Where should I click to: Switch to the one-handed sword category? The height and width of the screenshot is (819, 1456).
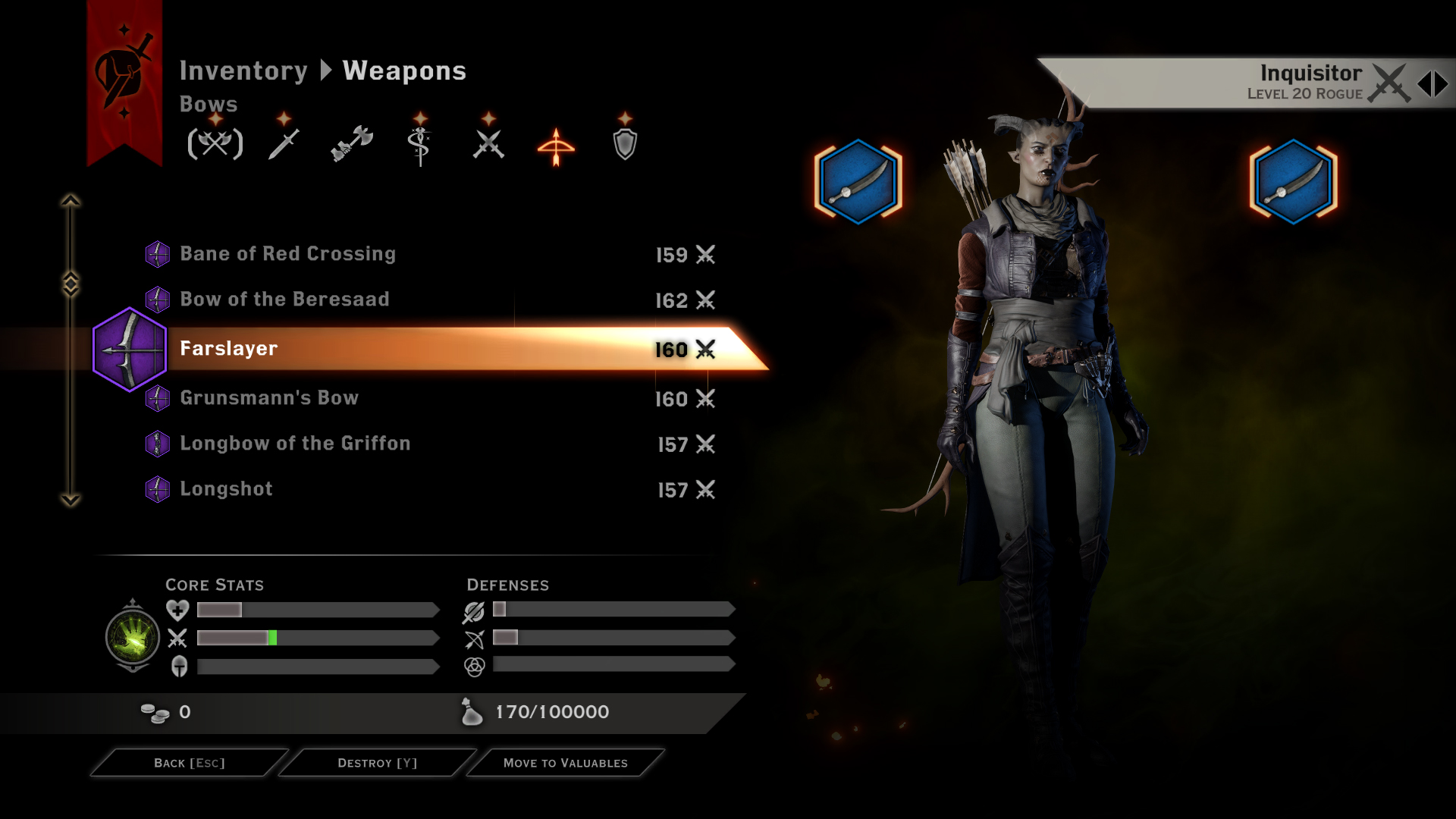(284, 143)
